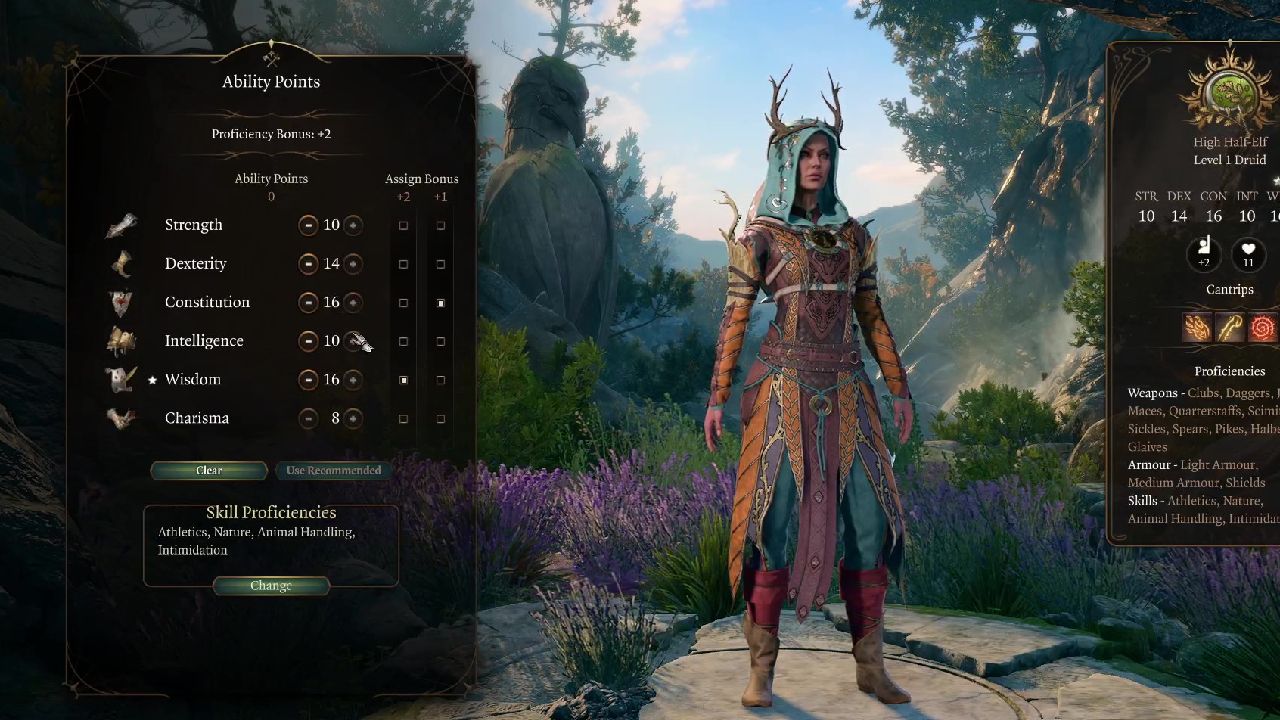Select the Intelligence ability icon
1280x720 pixels.
[121, 340]
